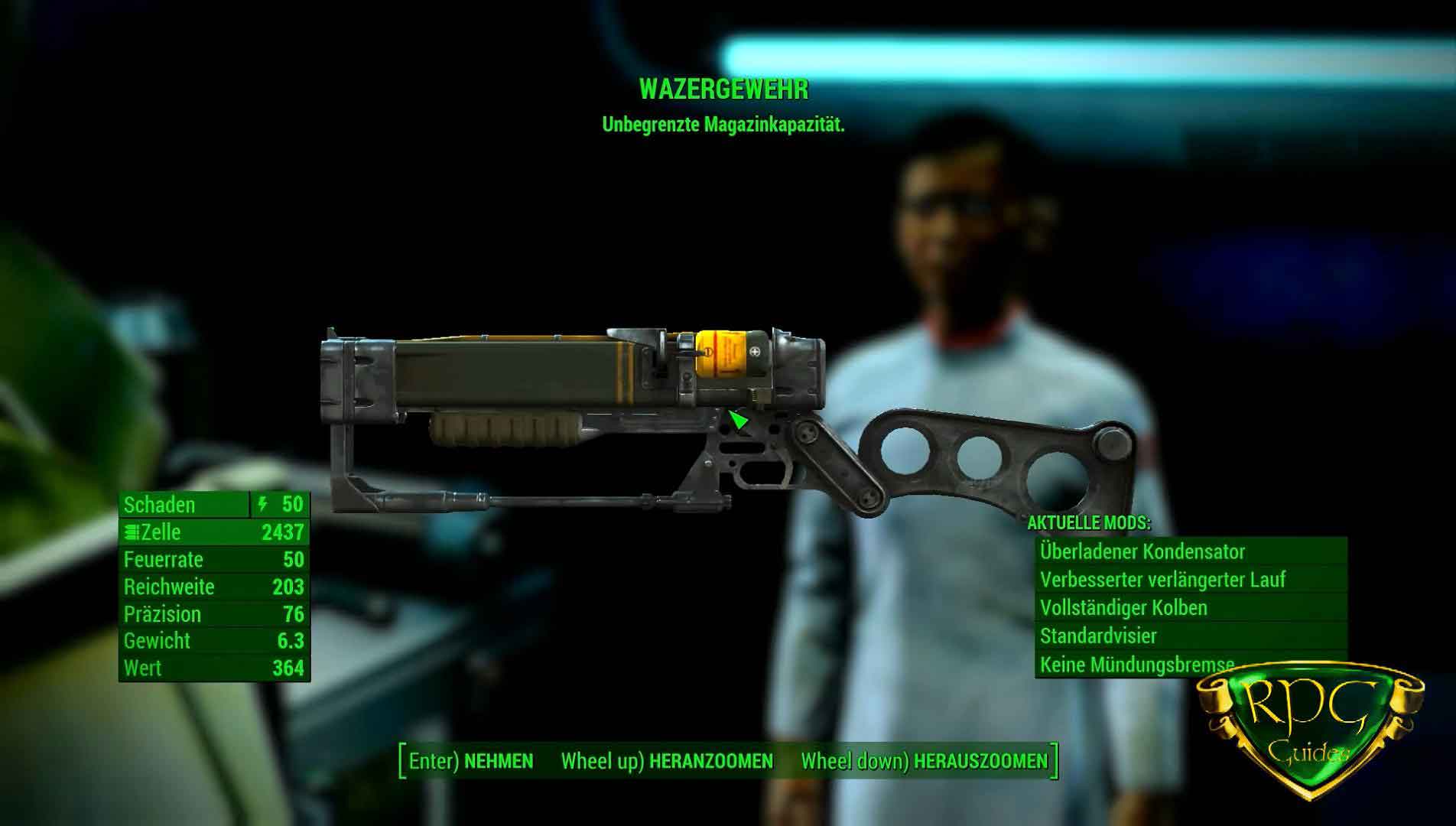Zoom out using the HERAUSZOOMEN button

click(925, 761)
